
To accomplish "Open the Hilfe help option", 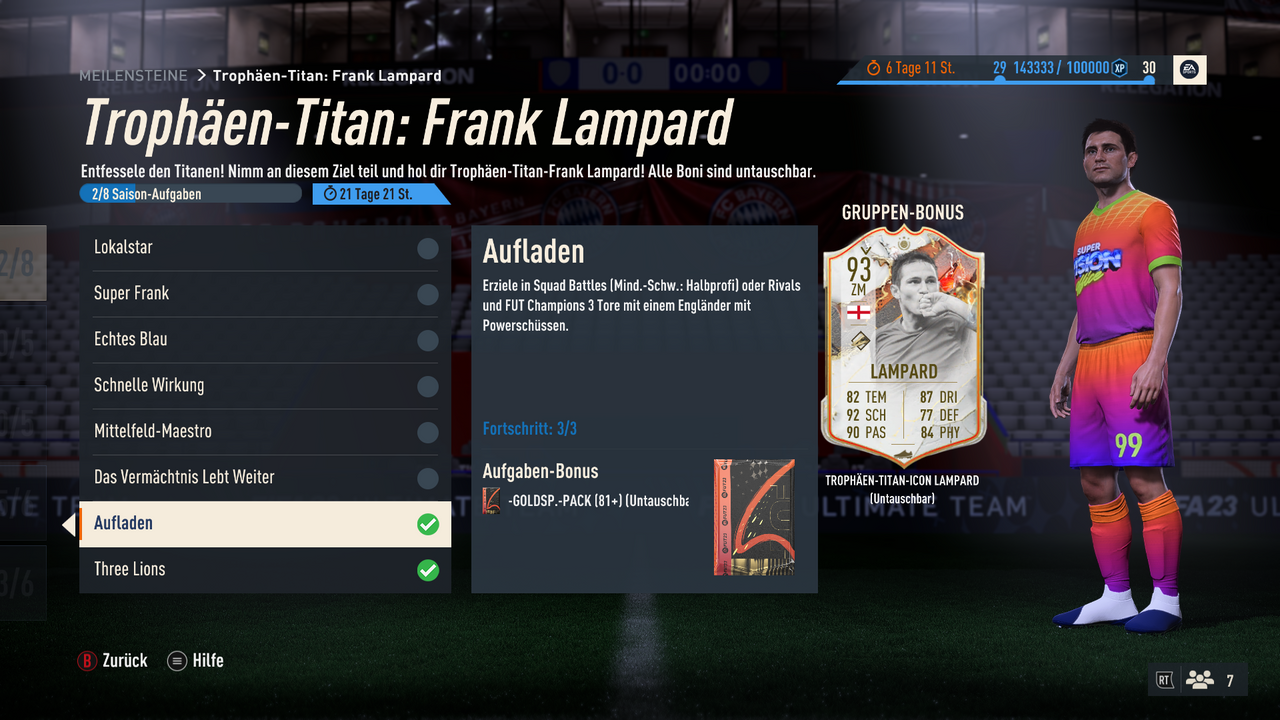I will tap(196, 661).
